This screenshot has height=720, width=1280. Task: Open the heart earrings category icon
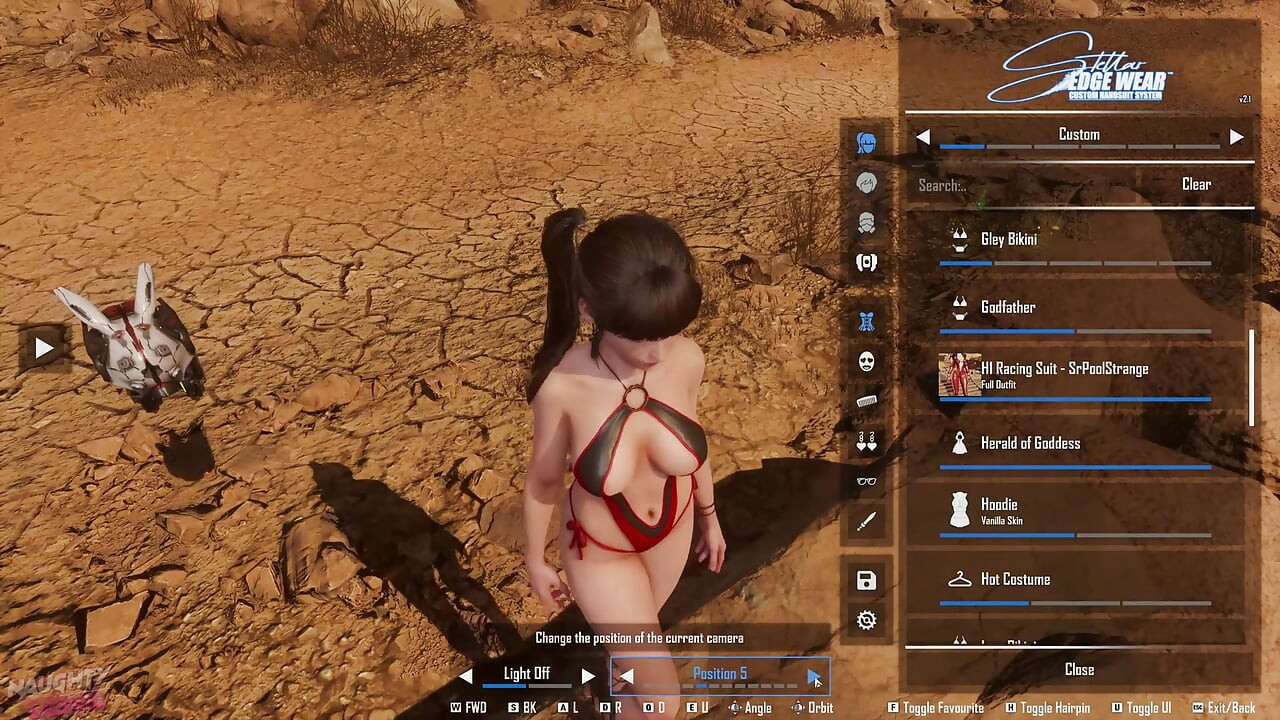tap(866, 442)
